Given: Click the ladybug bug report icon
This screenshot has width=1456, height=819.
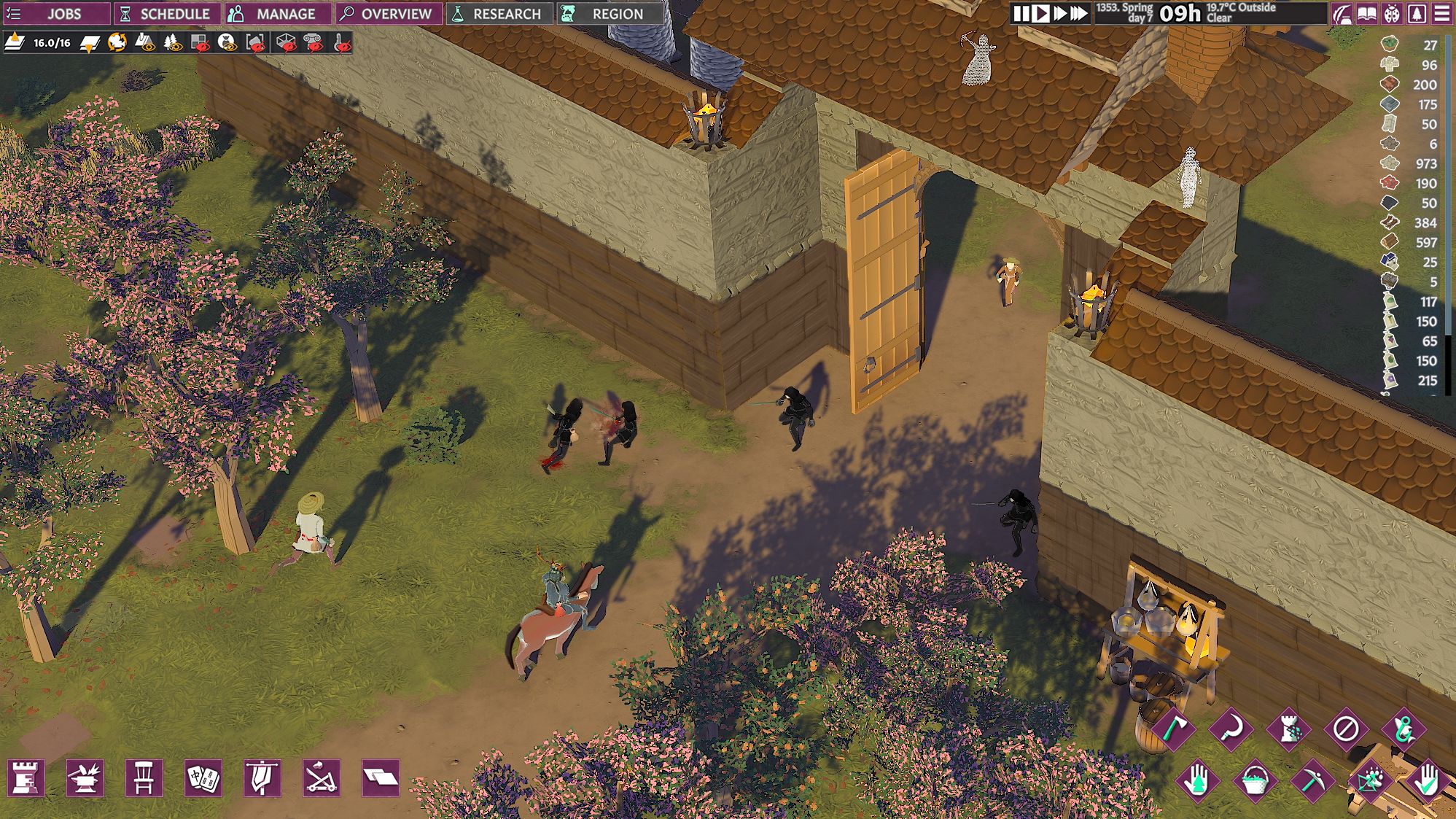Looking at the screenshot, I should tap(1392, 13).
